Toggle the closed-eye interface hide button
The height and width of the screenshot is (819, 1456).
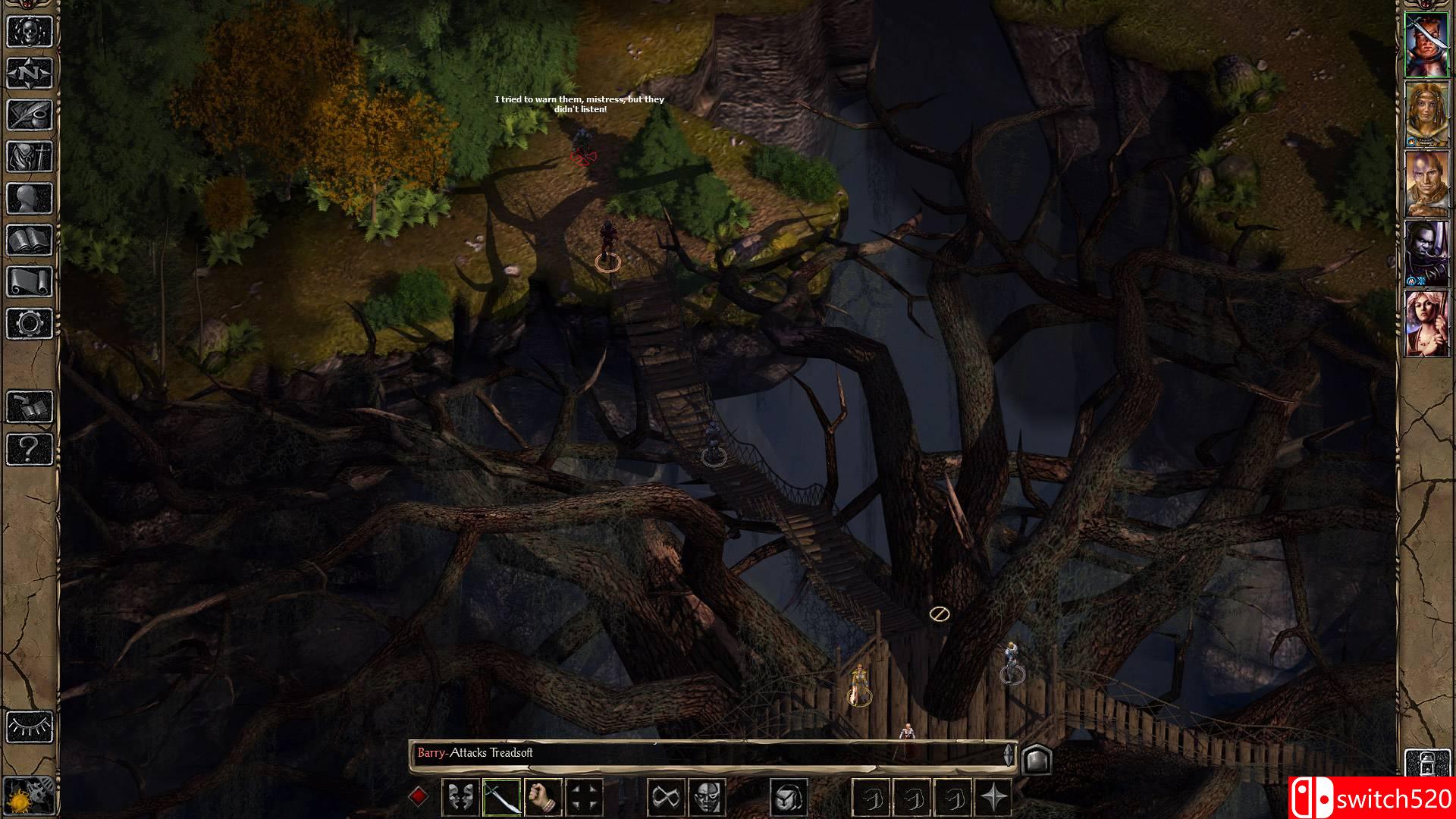[30, 726]
